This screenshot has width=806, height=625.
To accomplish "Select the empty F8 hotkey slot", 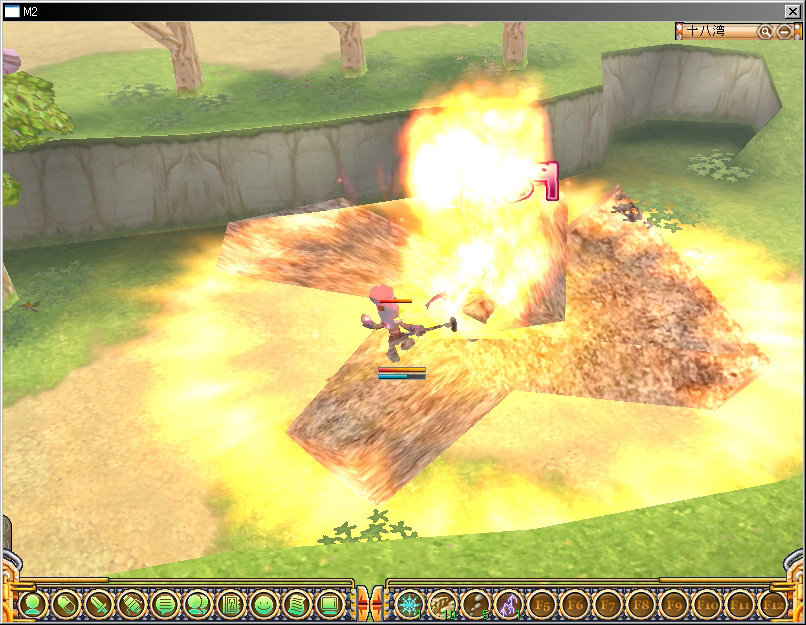I will (640, 604).
